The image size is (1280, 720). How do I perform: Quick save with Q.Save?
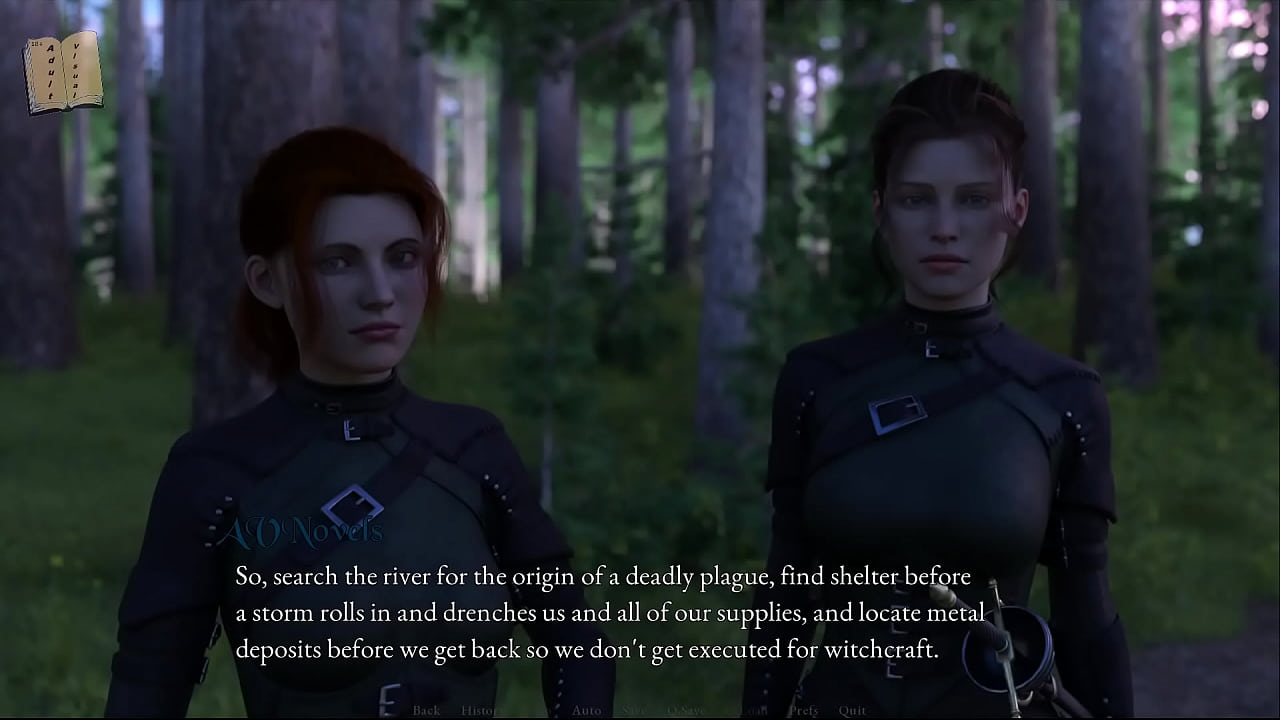[686, 710]
